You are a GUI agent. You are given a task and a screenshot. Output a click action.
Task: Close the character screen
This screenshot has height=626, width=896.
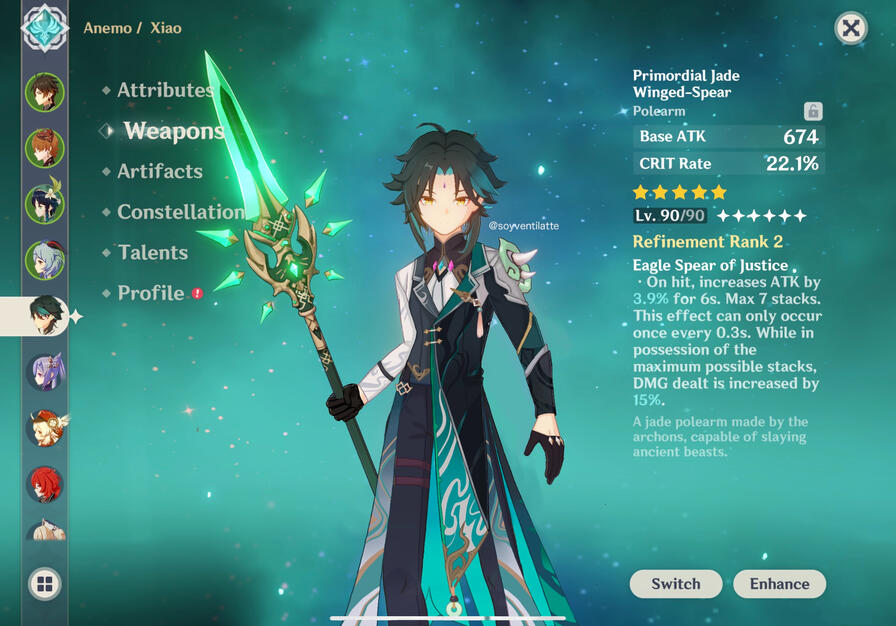(x=850, y=28)
